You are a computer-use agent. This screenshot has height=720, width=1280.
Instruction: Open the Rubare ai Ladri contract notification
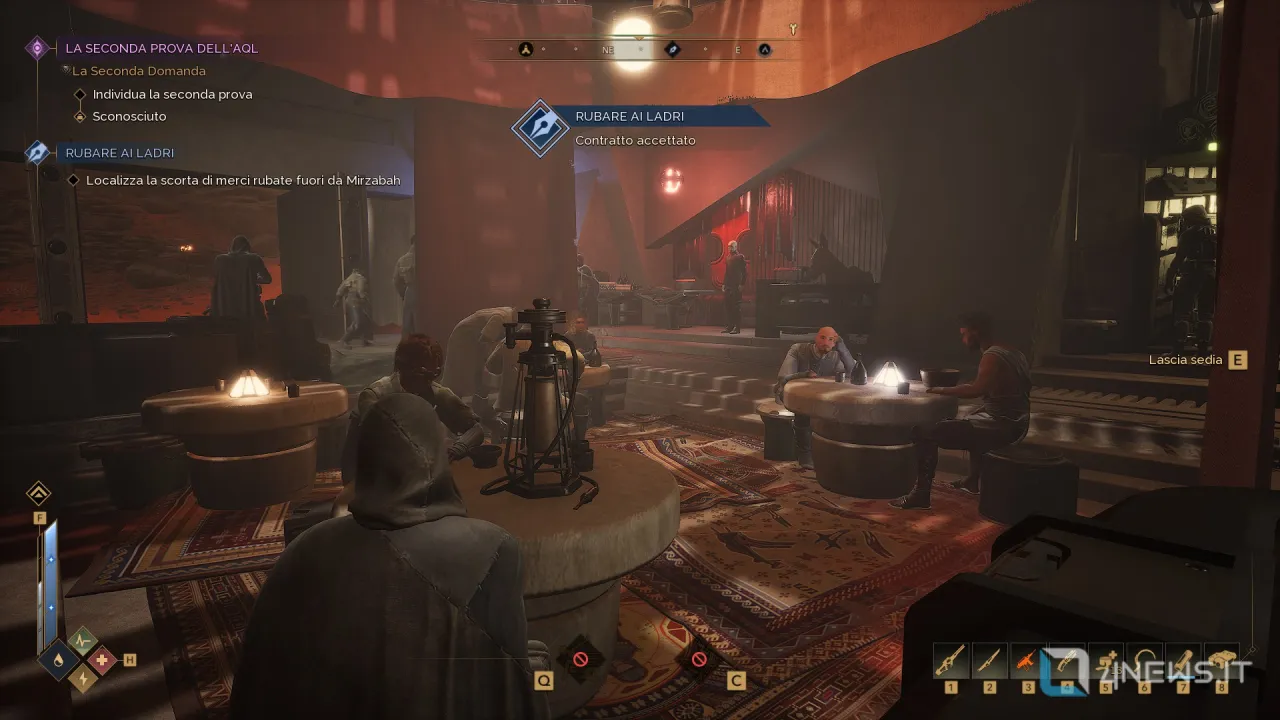tap(630, 117)
